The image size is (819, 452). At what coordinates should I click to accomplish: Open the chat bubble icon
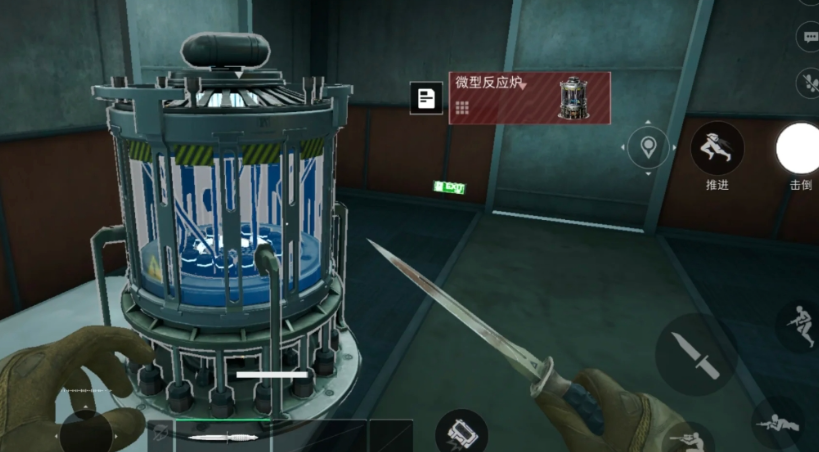(810, 37)
